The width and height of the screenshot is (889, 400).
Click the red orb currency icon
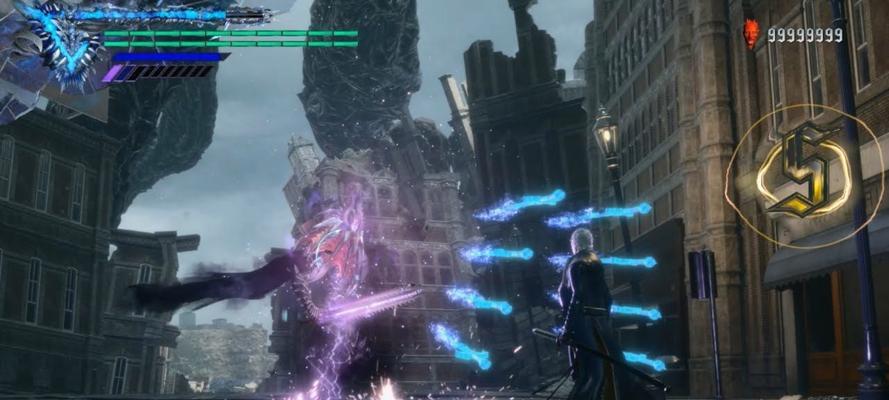751,34
